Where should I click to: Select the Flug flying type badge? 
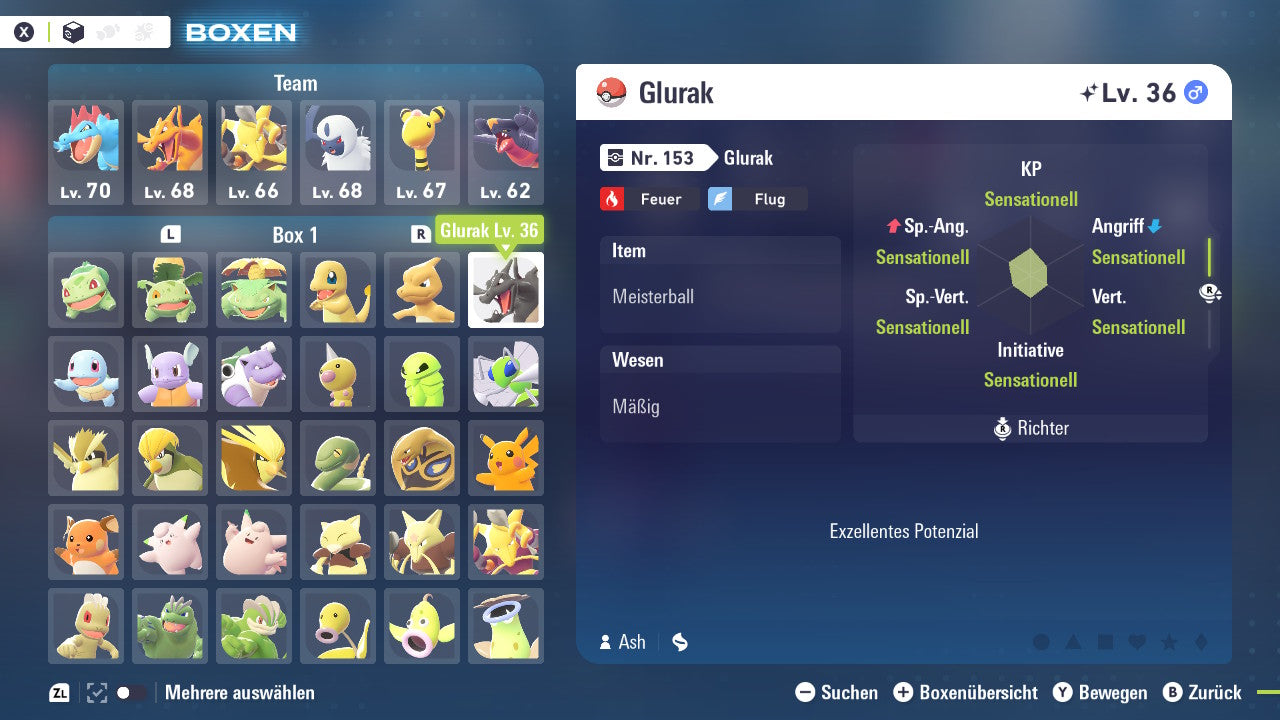pos(758,198)
